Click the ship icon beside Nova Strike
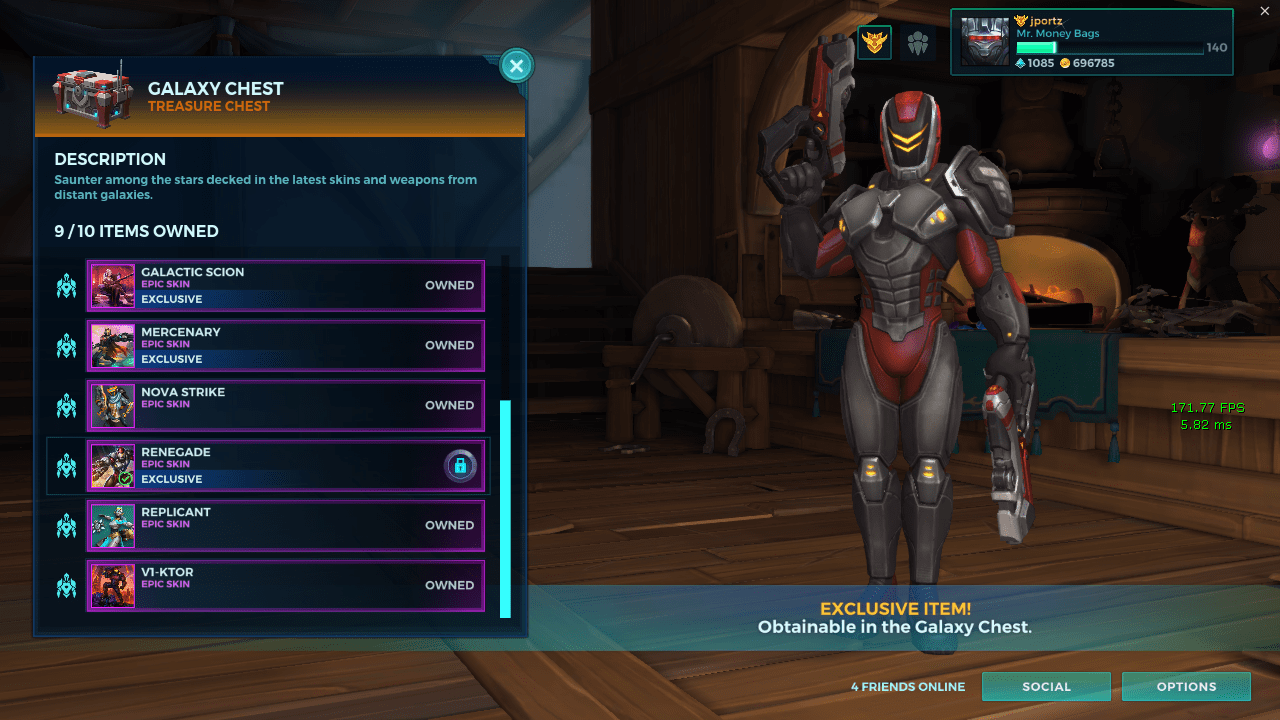Screen dimensions: 1280x720 point(65,405)
